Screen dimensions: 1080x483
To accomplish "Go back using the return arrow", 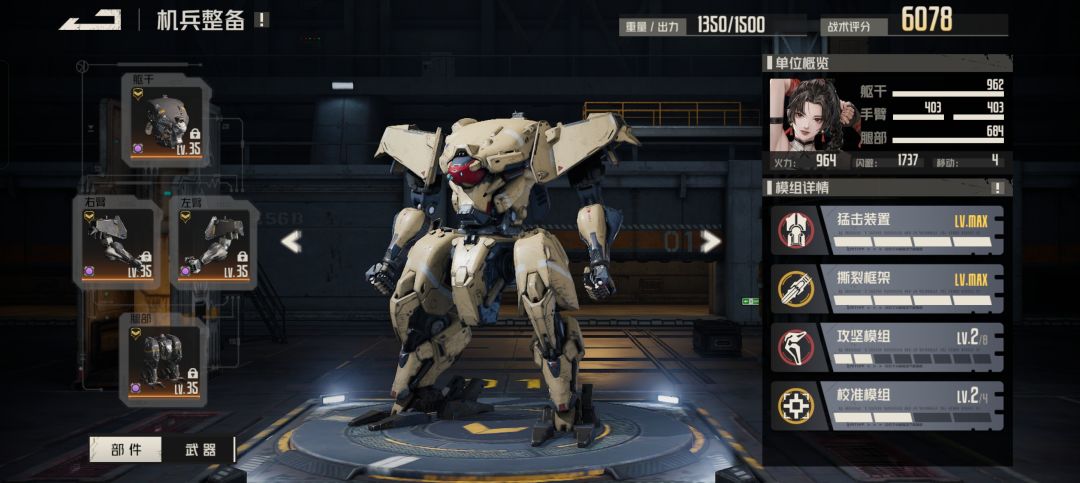I will (90, 20).
